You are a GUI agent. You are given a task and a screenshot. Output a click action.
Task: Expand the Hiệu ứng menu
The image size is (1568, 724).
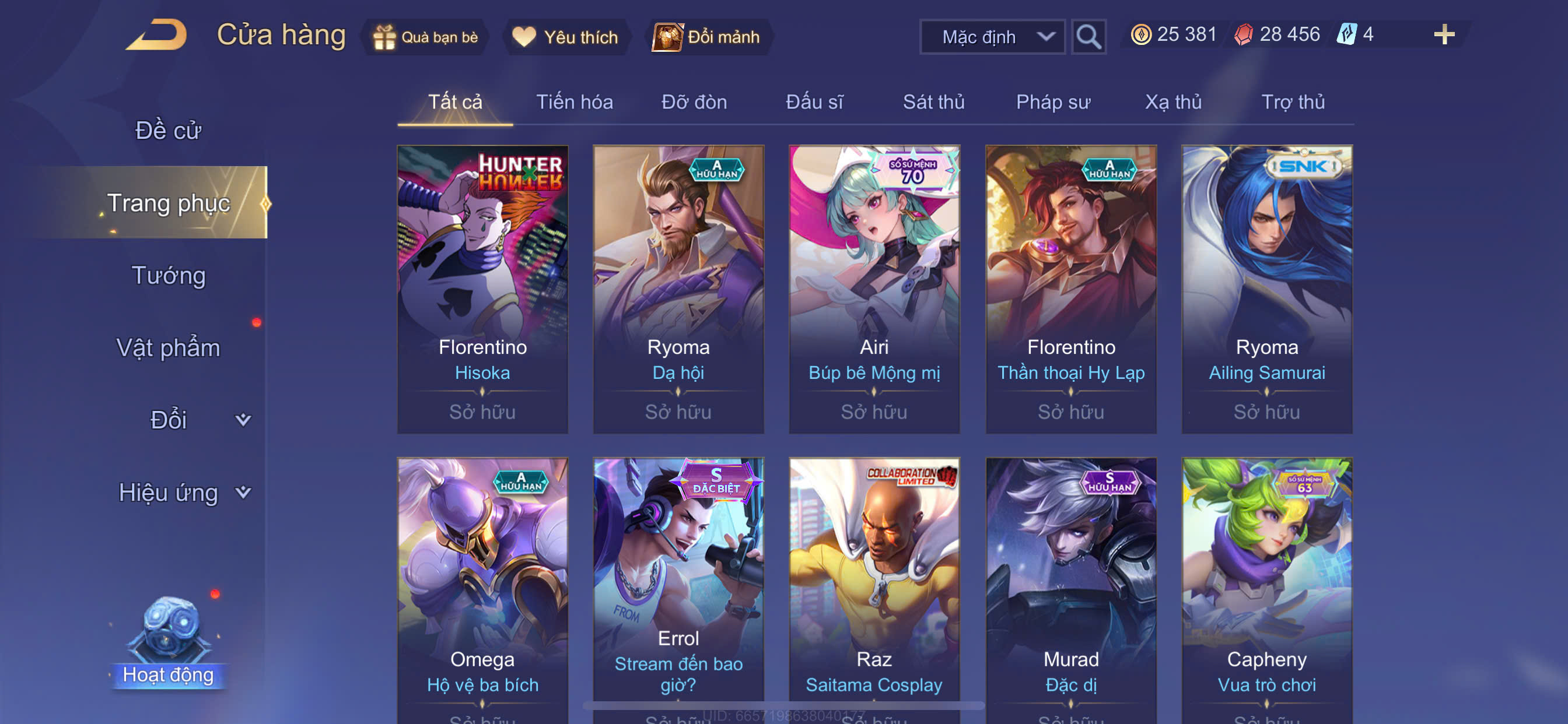[x=183, y=492]
